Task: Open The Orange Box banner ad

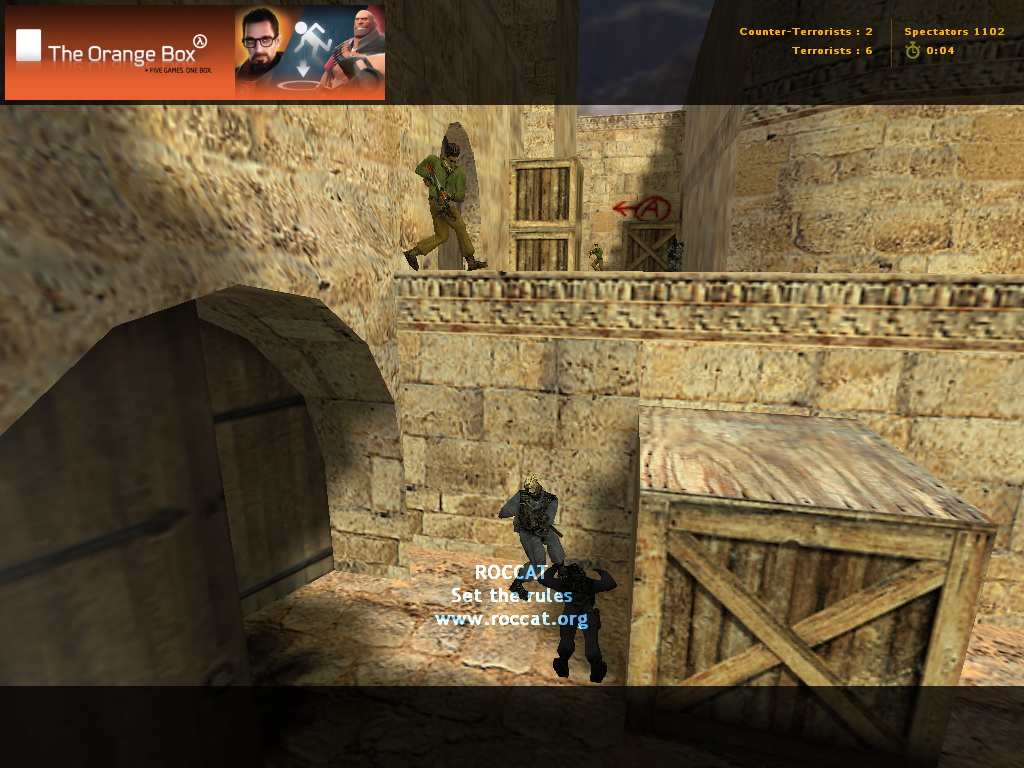Action: (x=194, y=53)
